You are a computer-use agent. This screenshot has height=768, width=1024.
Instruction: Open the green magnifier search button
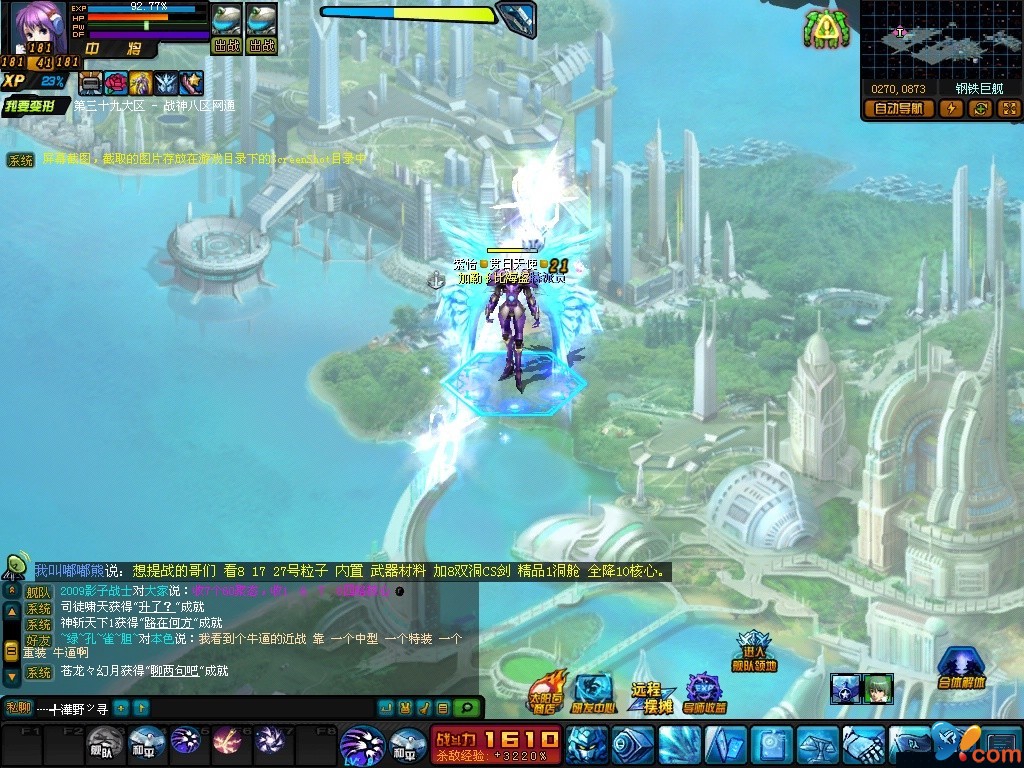pos(465,708)
